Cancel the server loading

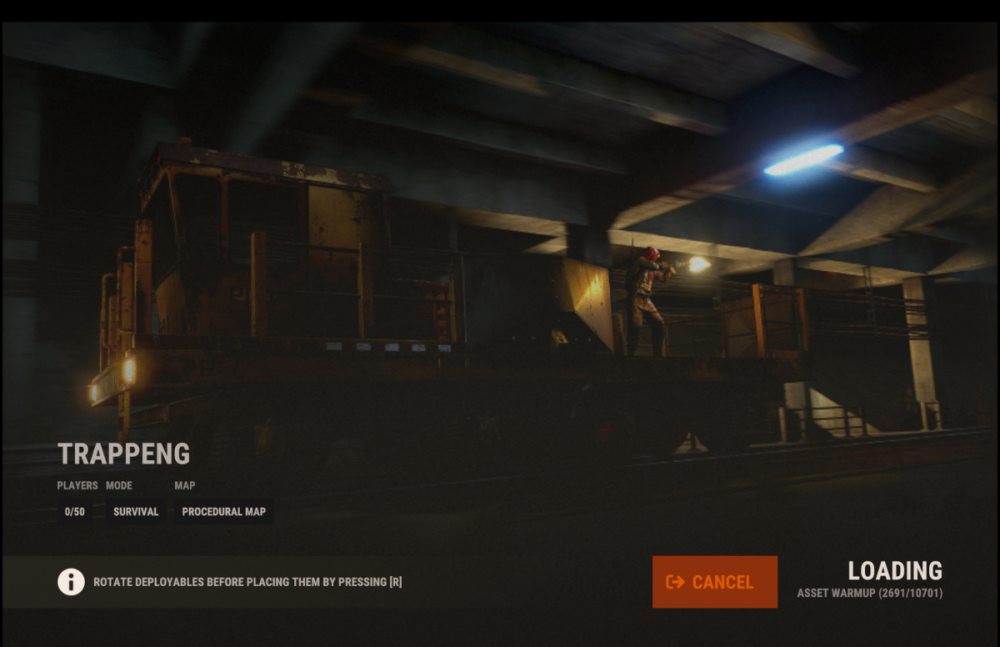(714, 582)
